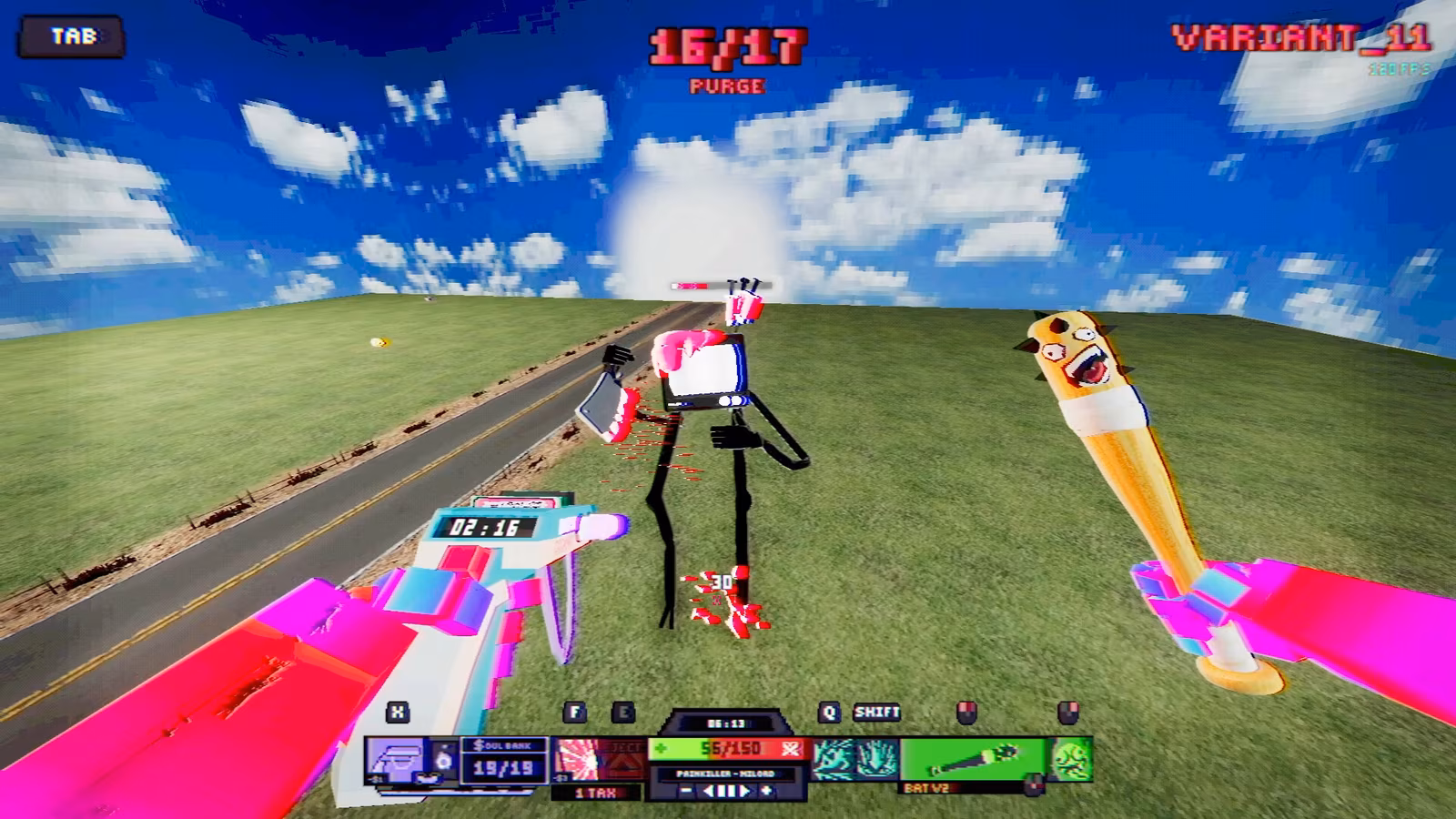Activate the red burst ability icon

[576, 759]
